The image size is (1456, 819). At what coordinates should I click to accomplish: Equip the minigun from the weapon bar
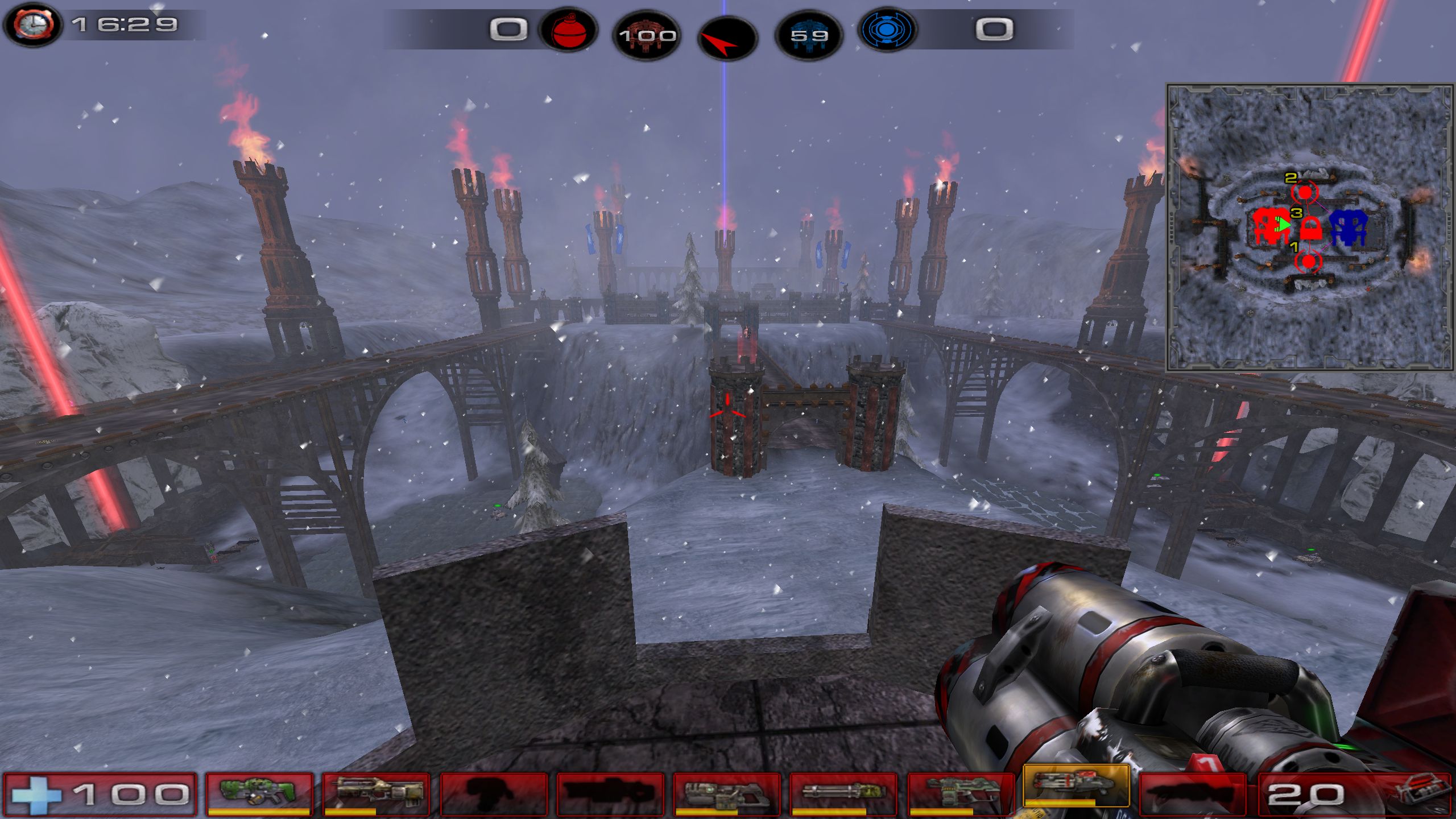click(x=843, y=794)
